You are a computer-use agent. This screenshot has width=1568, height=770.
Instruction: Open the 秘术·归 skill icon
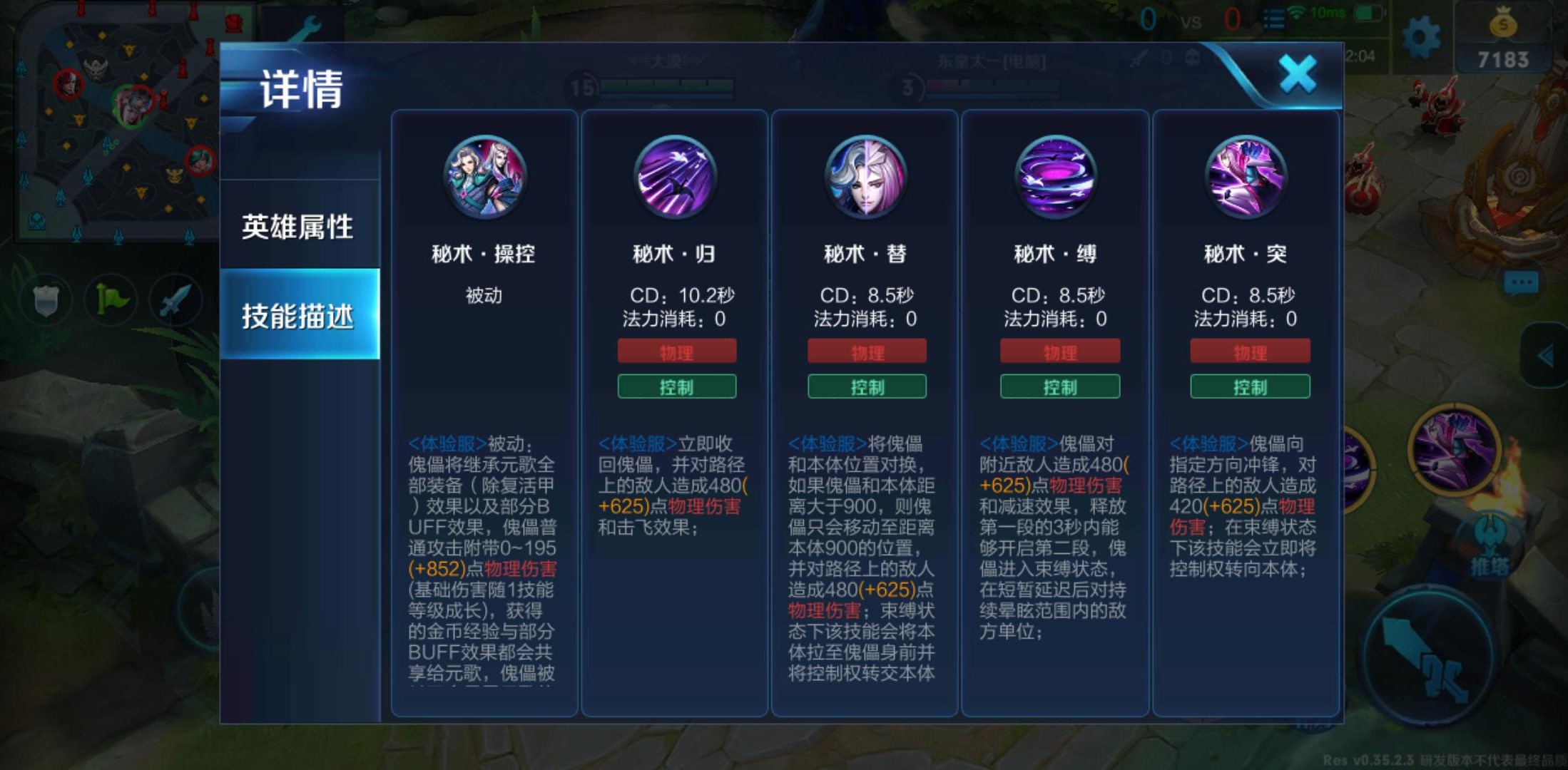tap(674, 178)
